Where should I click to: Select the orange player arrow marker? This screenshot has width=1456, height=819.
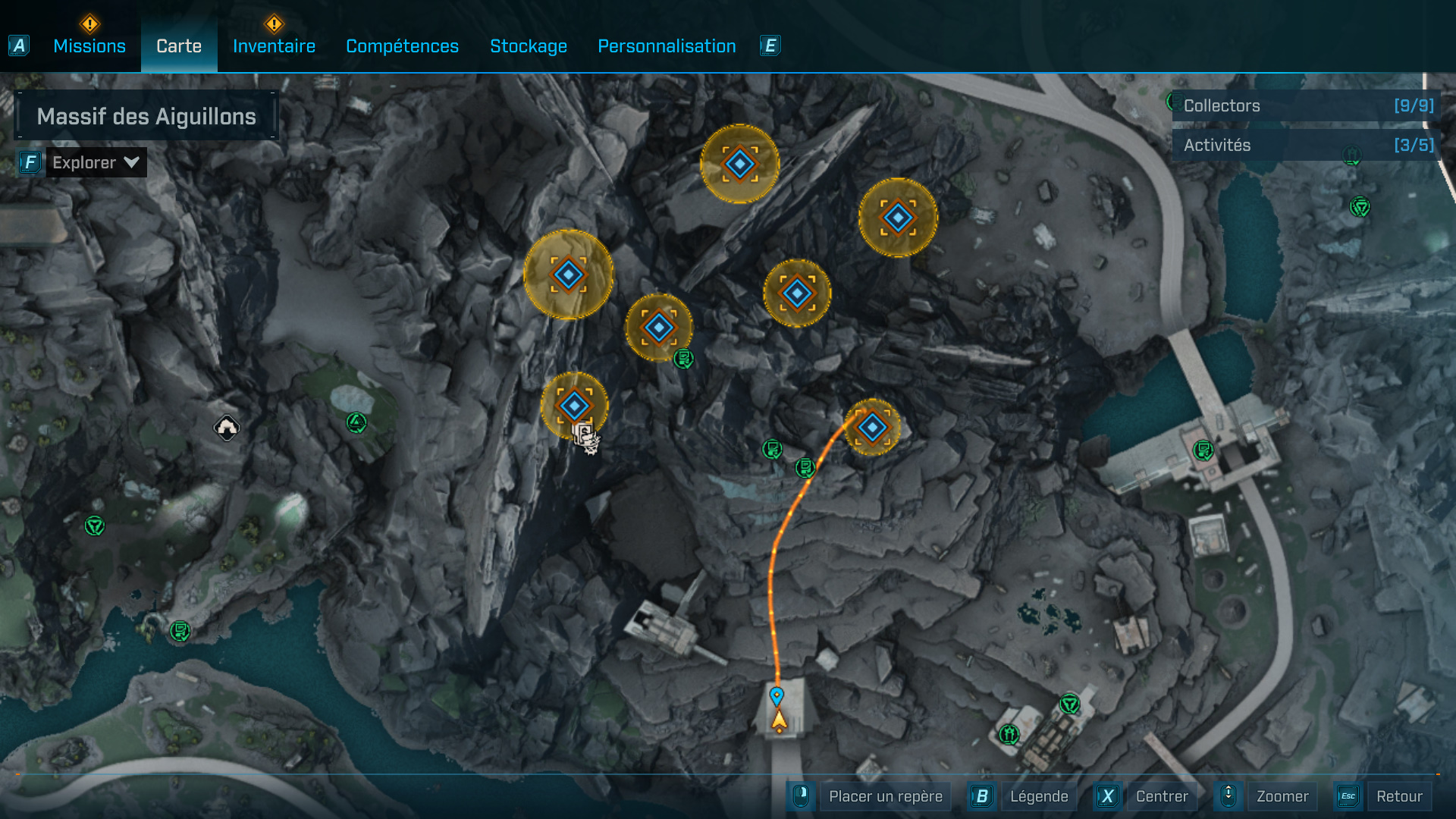pos(779,720)
